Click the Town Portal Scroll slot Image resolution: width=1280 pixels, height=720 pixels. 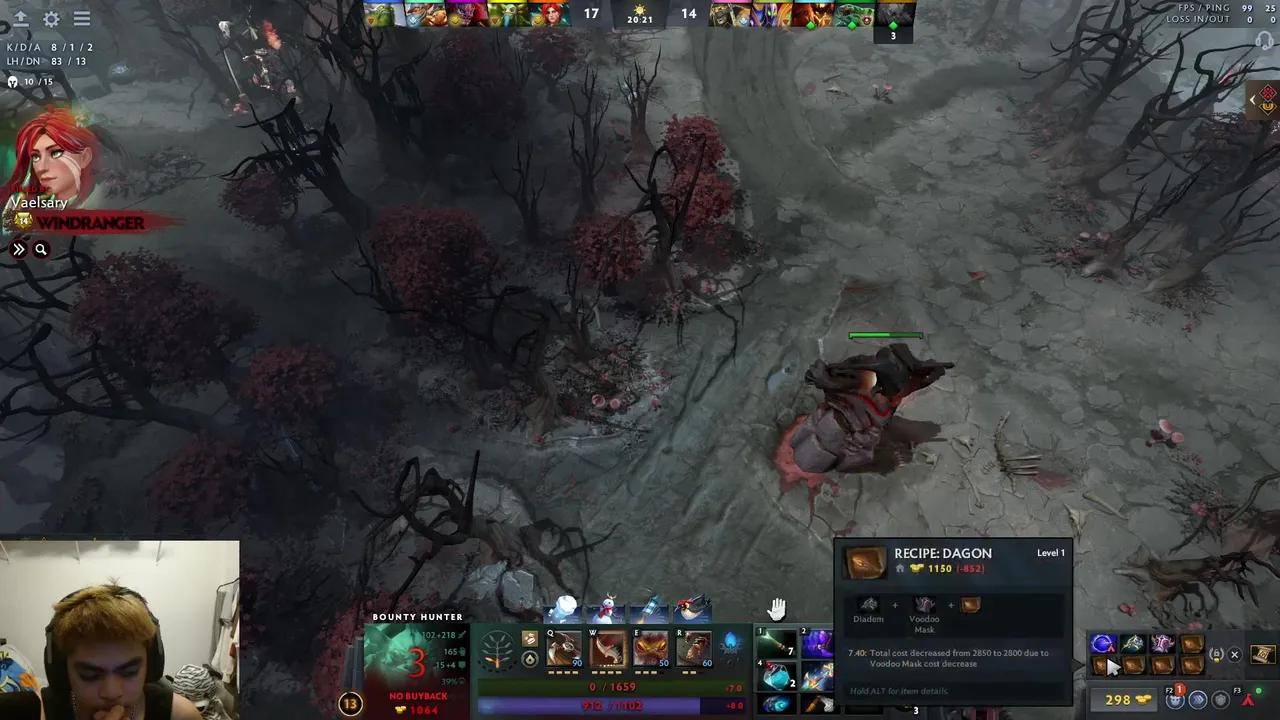click(1263, 653)
